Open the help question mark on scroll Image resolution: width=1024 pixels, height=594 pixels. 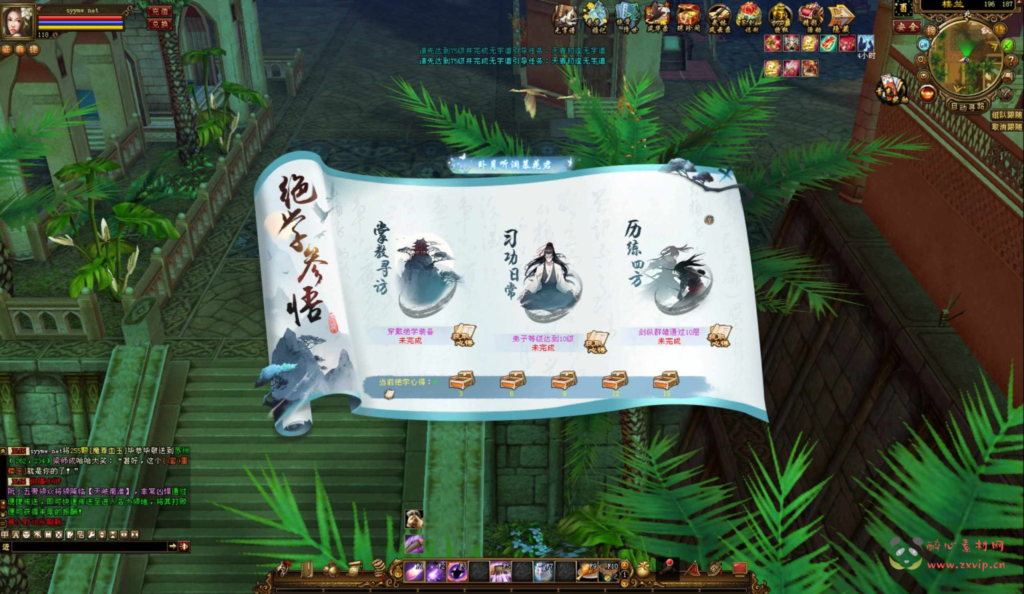click(709, 219)
